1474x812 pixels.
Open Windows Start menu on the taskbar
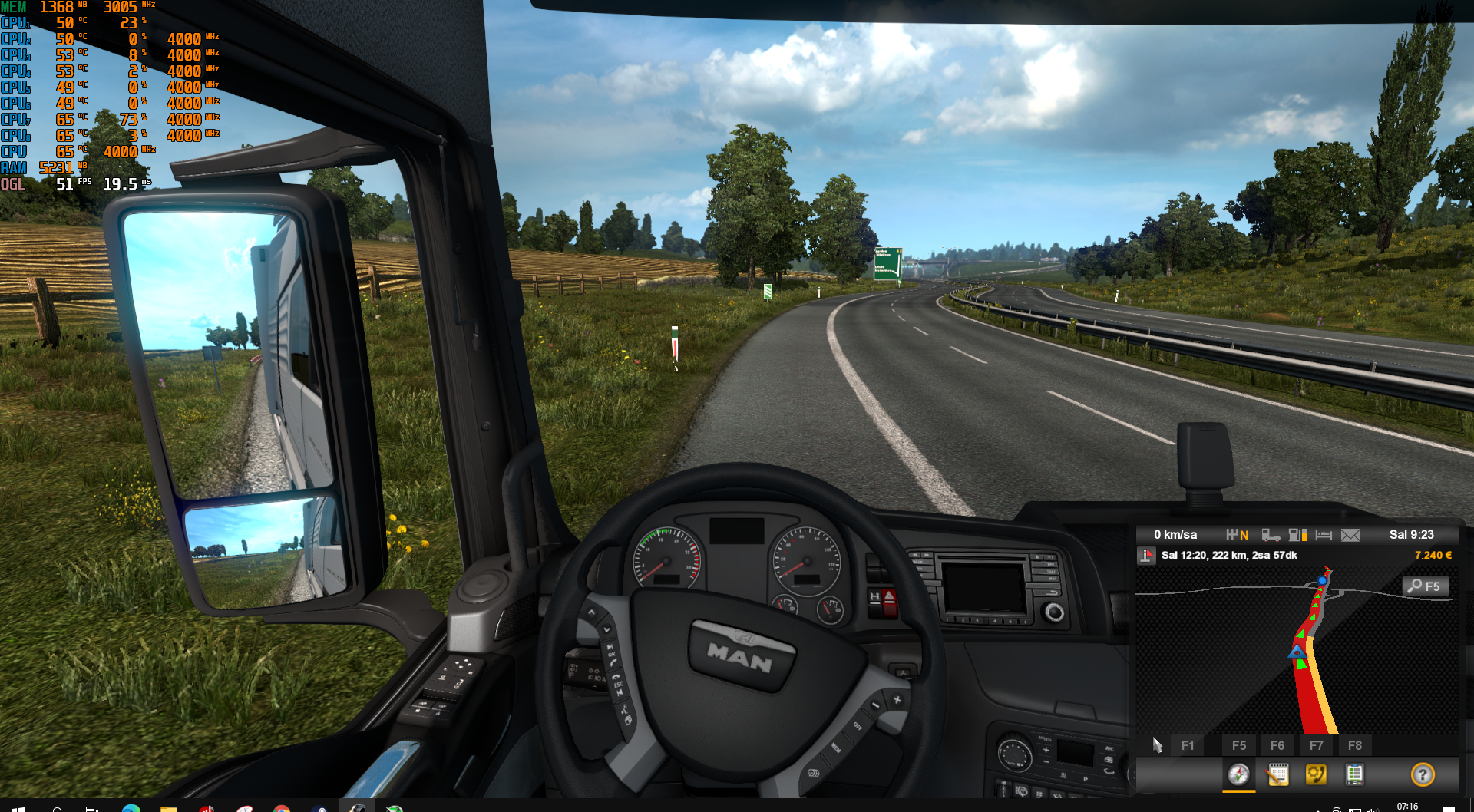tap(18, 807)
